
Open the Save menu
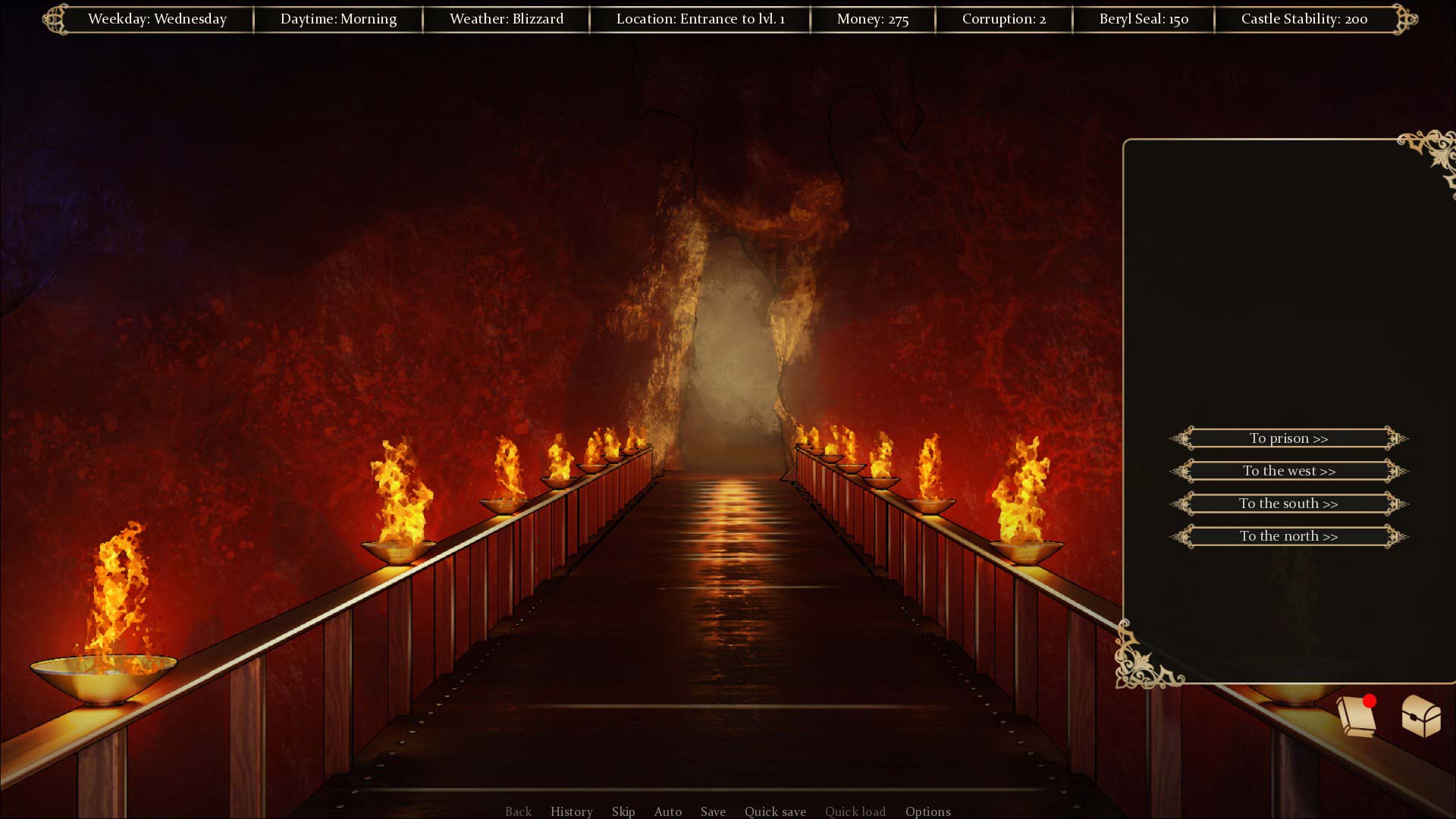713,811
